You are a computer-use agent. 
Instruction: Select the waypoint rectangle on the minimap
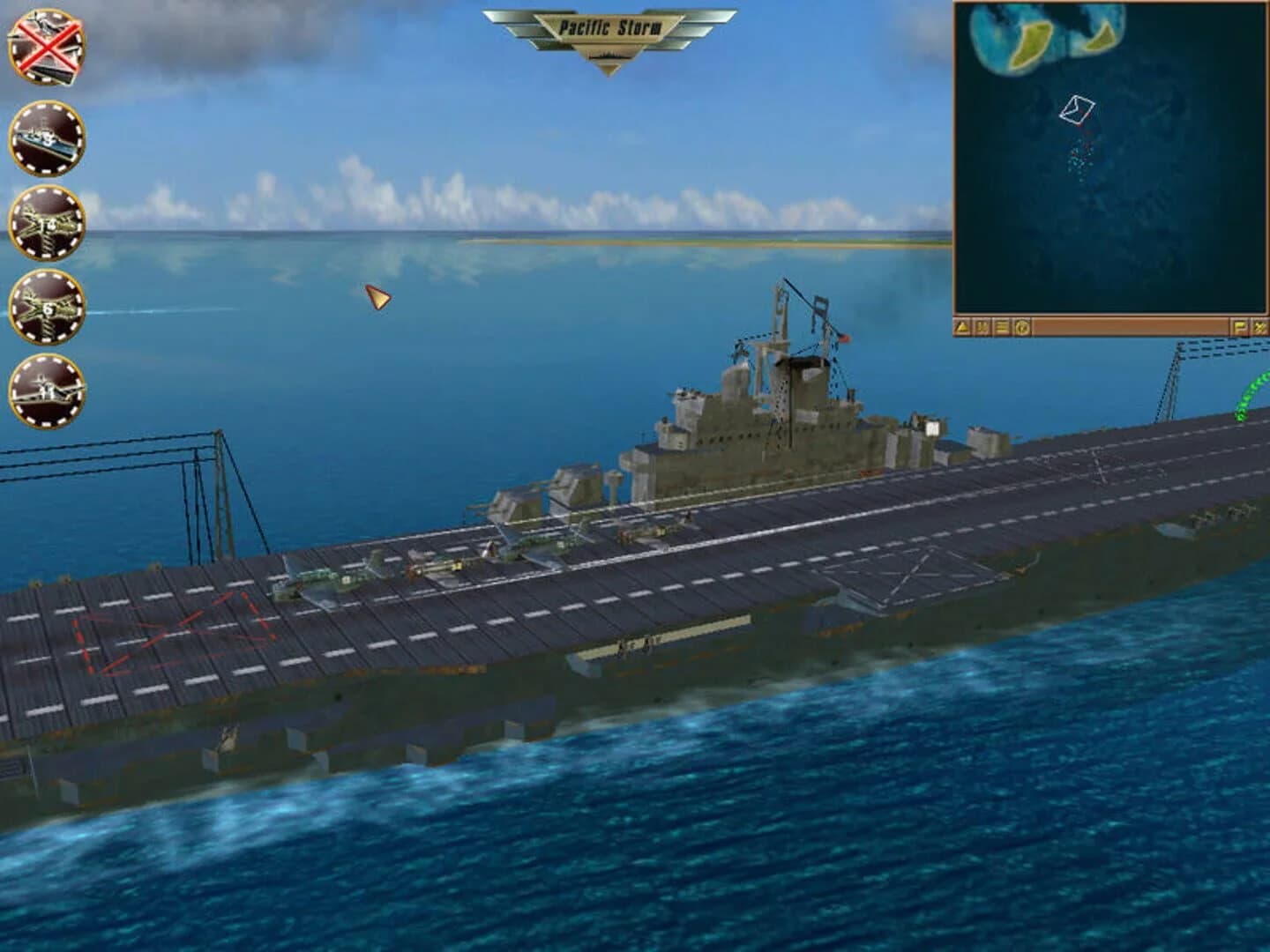tap(1078, 108)
